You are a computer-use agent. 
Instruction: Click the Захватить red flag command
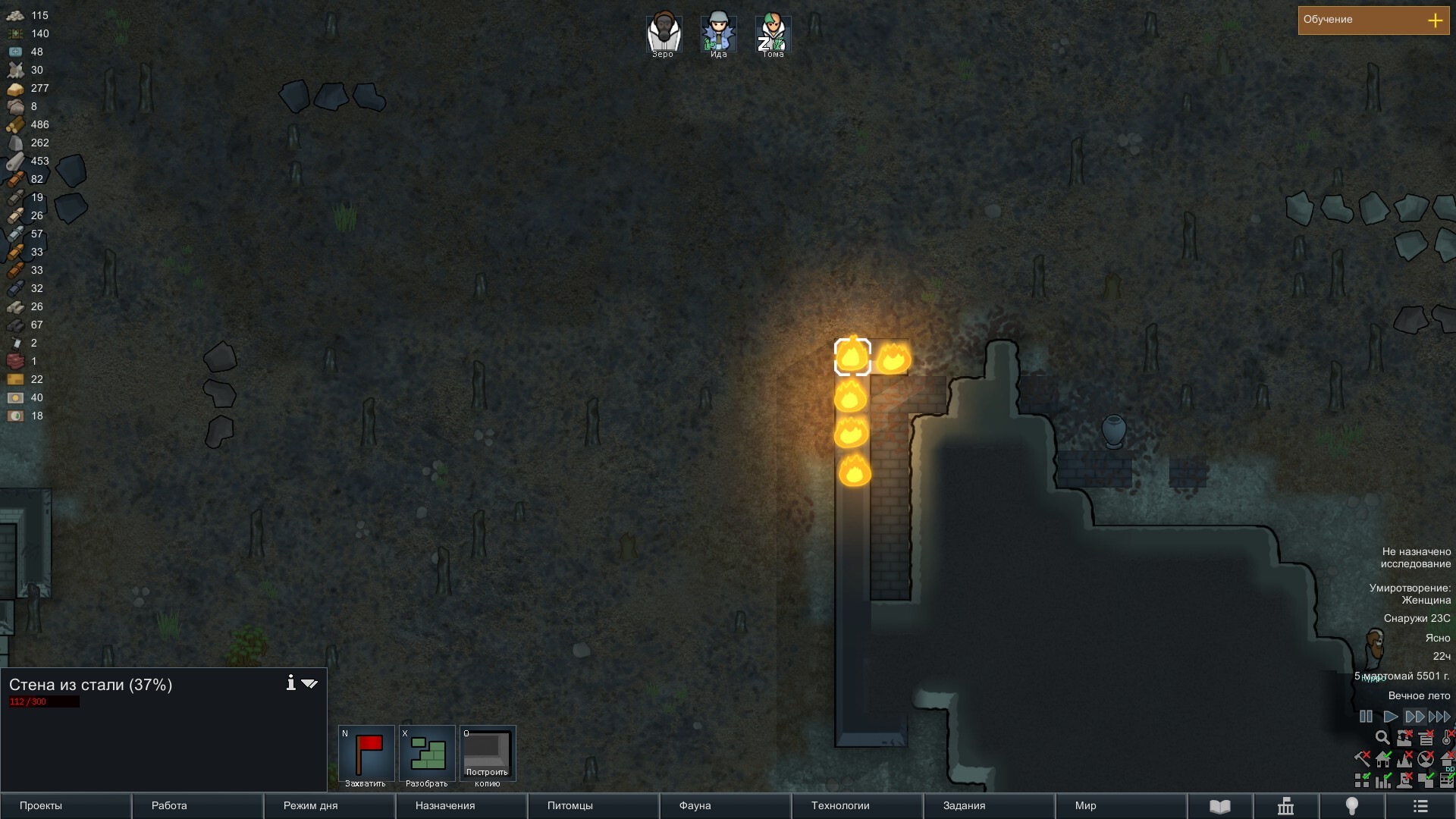[366, 755]
